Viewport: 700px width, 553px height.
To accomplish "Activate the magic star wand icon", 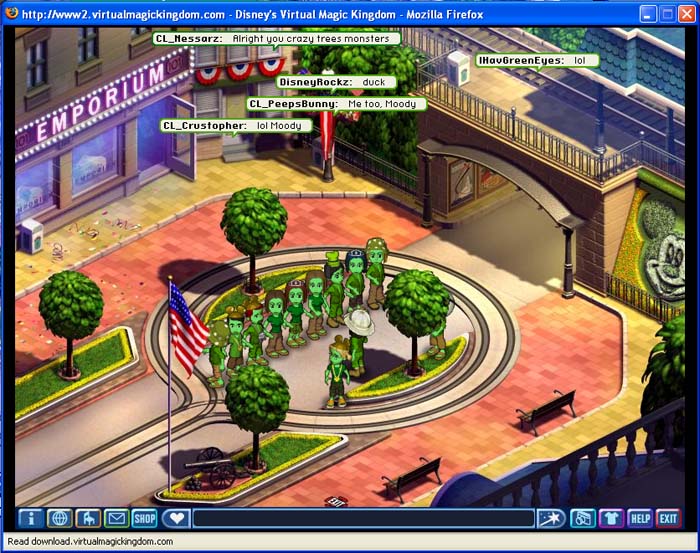I will tap(552, 518).
